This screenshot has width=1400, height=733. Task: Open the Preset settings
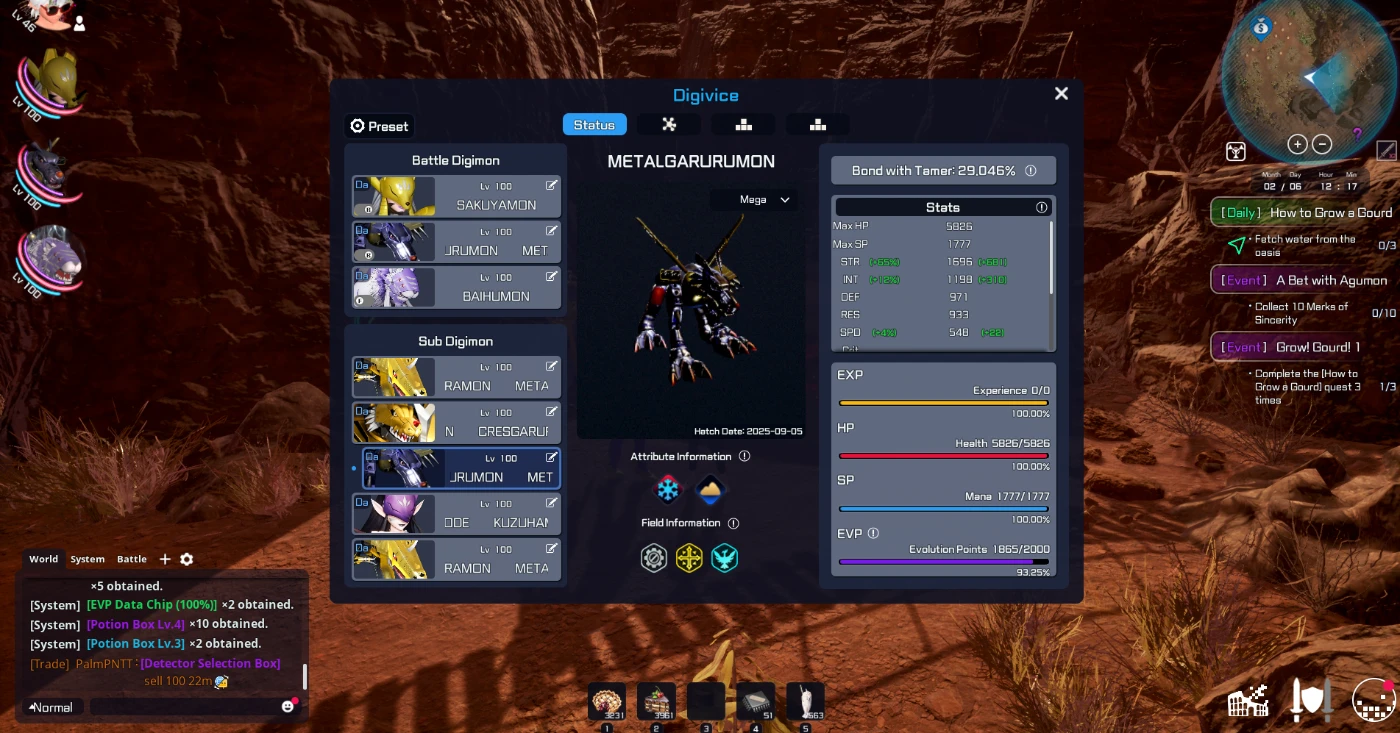pos(379,126)
